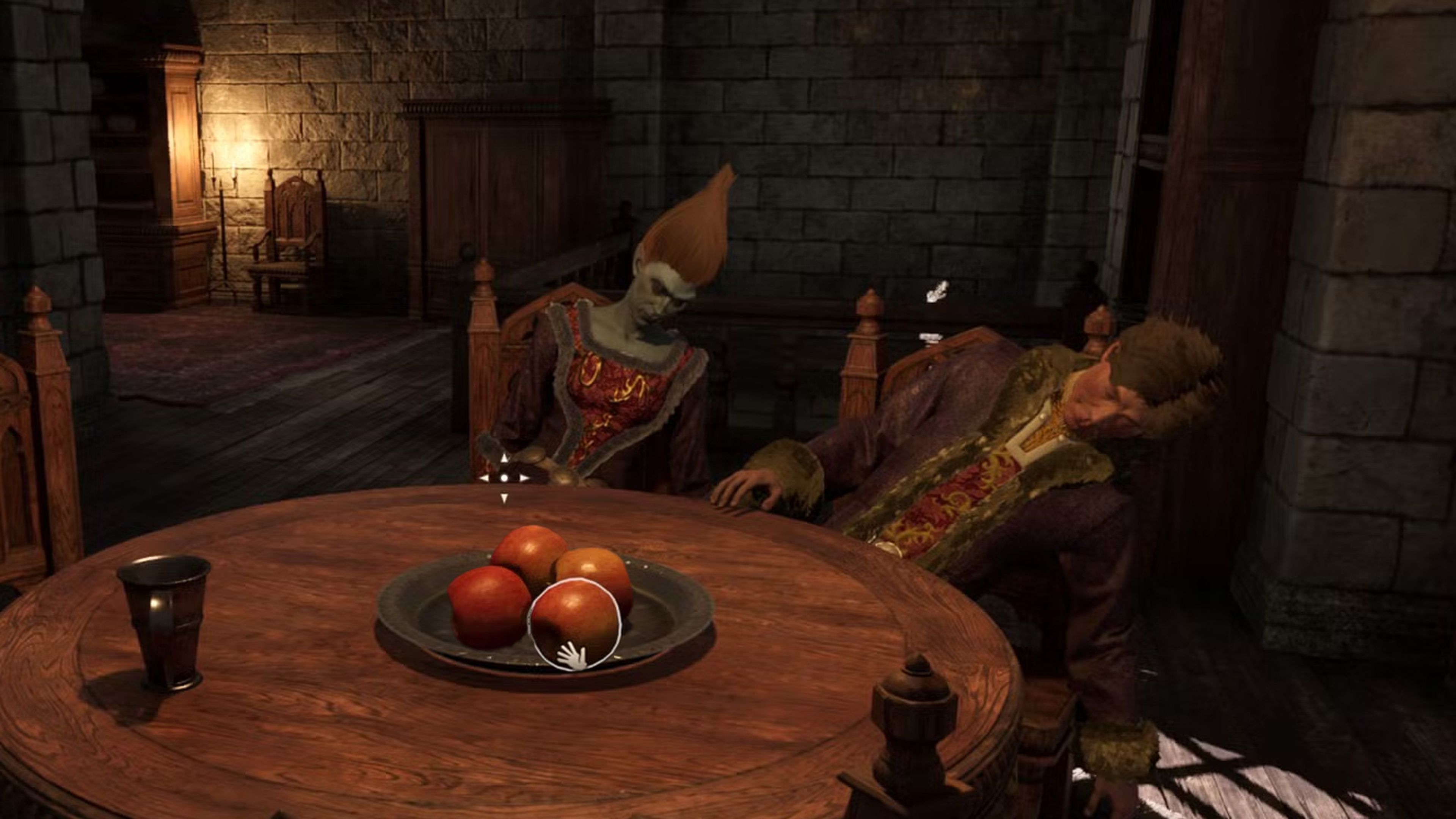Click the left arrow of the movement indicator

point(484,479)
